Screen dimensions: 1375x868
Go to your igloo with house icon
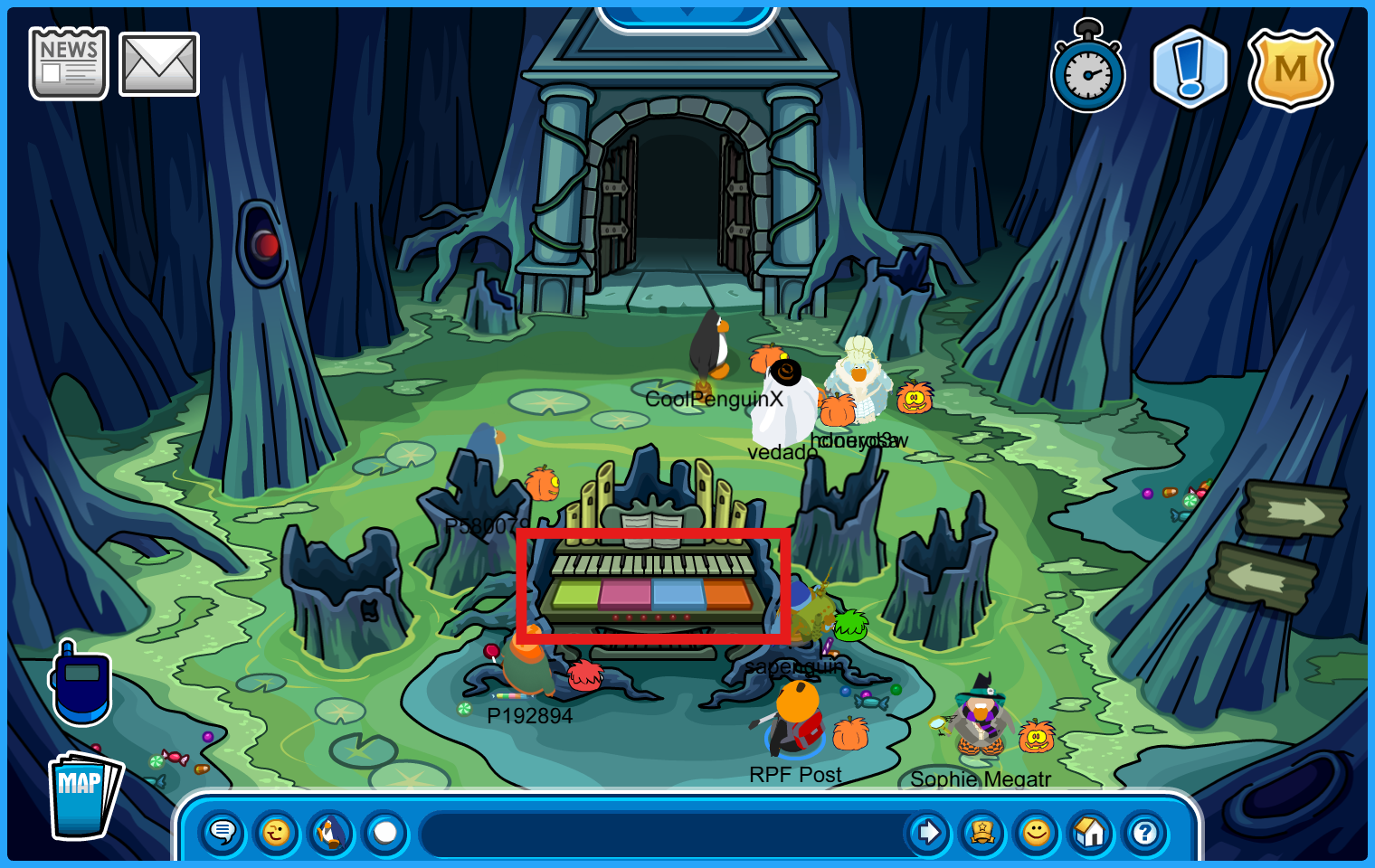[1091, 832]
